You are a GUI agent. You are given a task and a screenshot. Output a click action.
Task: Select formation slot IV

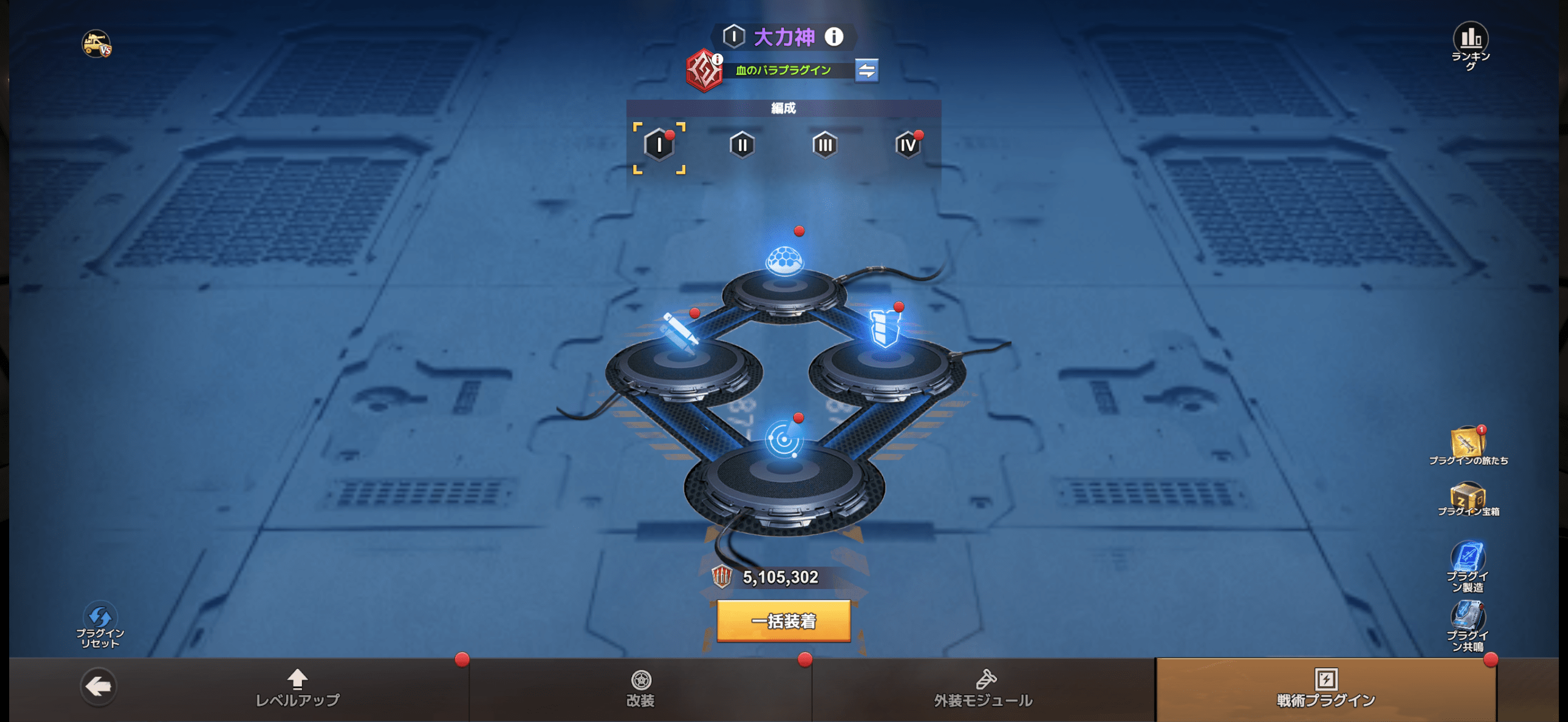pos(907,145)
